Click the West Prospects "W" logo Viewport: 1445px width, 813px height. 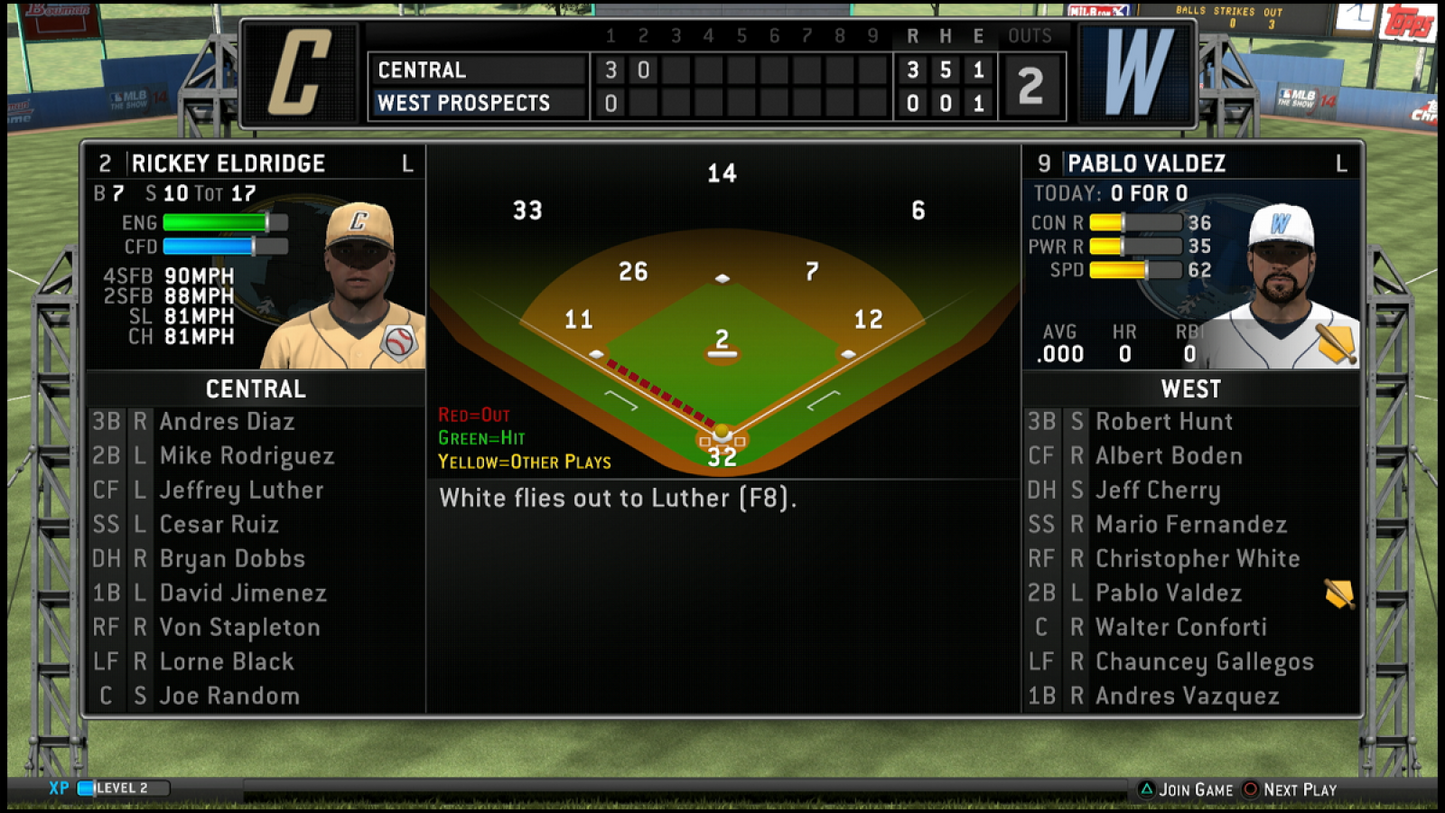pos(1138,72)
